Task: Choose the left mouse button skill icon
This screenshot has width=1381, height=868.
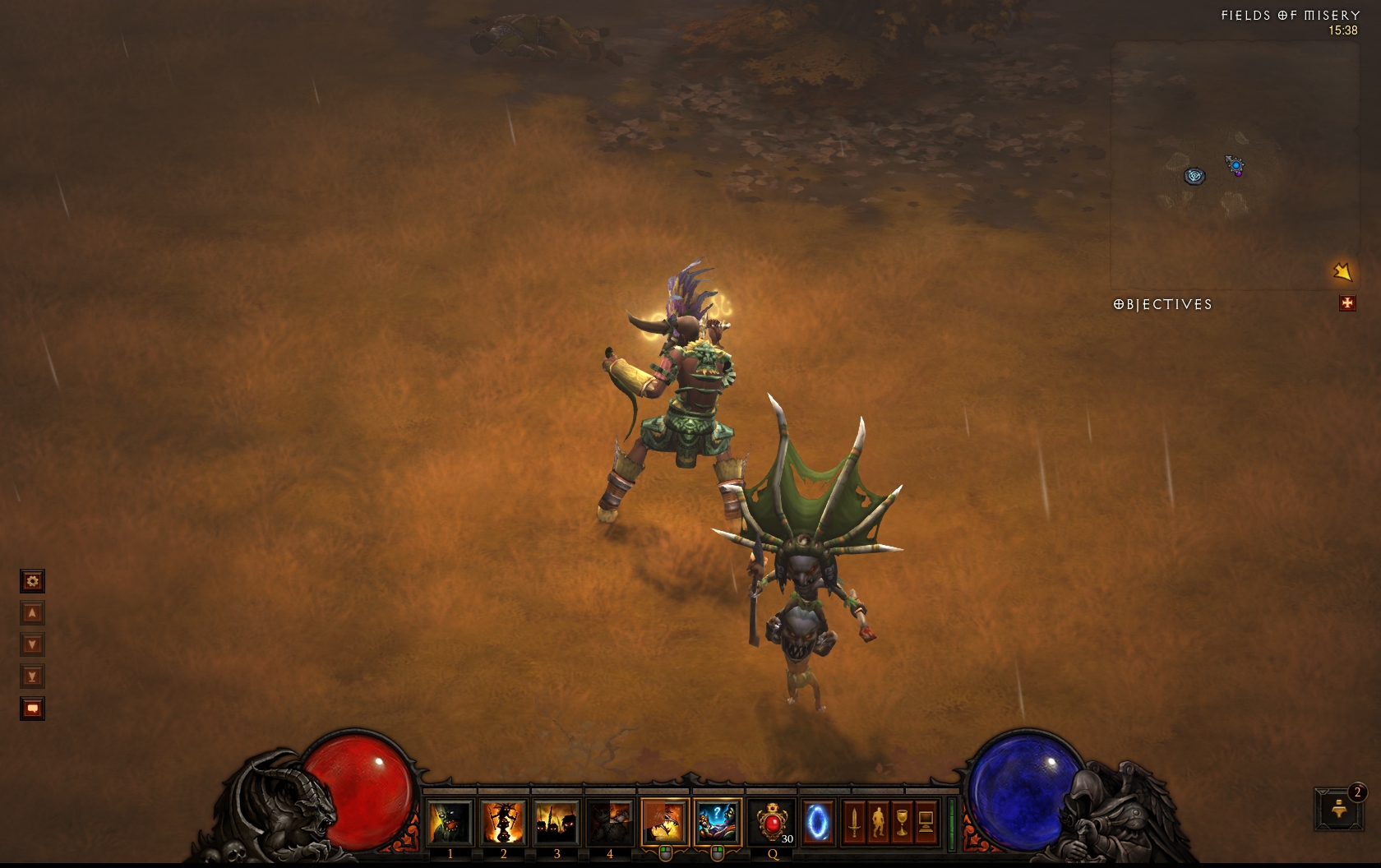Action: pos(664,822)
